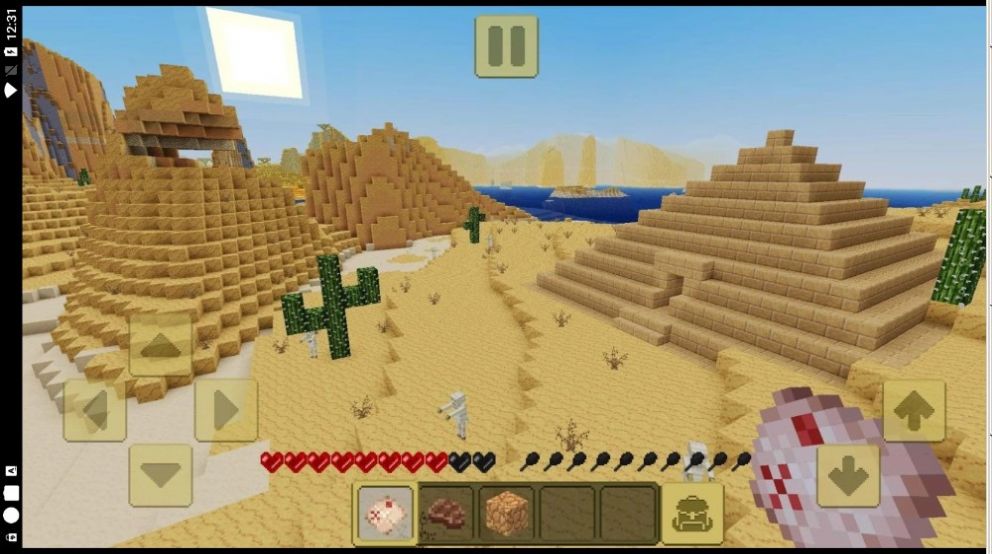Pause the game with the pause button
Screen dimensions: 992x554
point(506,46)
